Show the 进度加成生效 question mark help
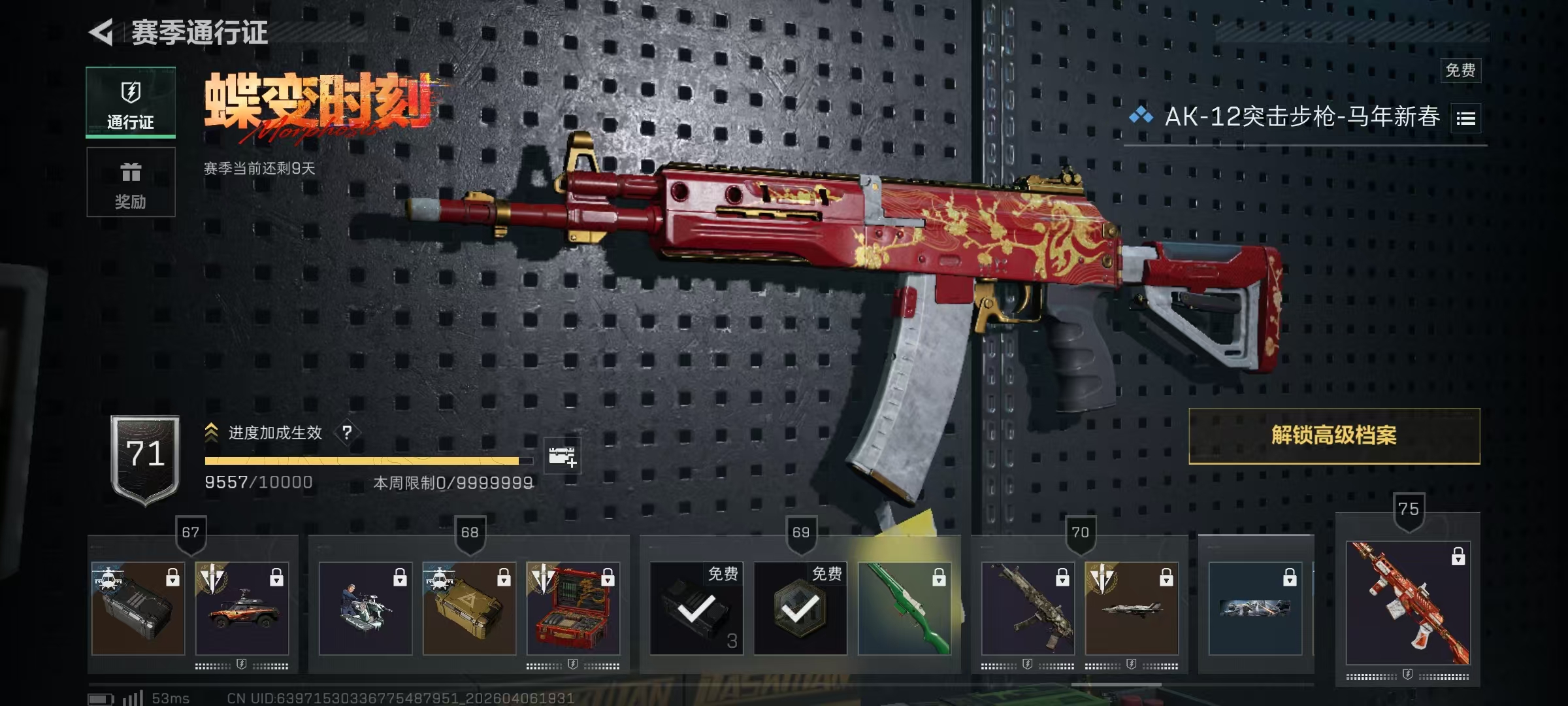1568x706 pixels. pyautogui.click(x=347, y=432)
